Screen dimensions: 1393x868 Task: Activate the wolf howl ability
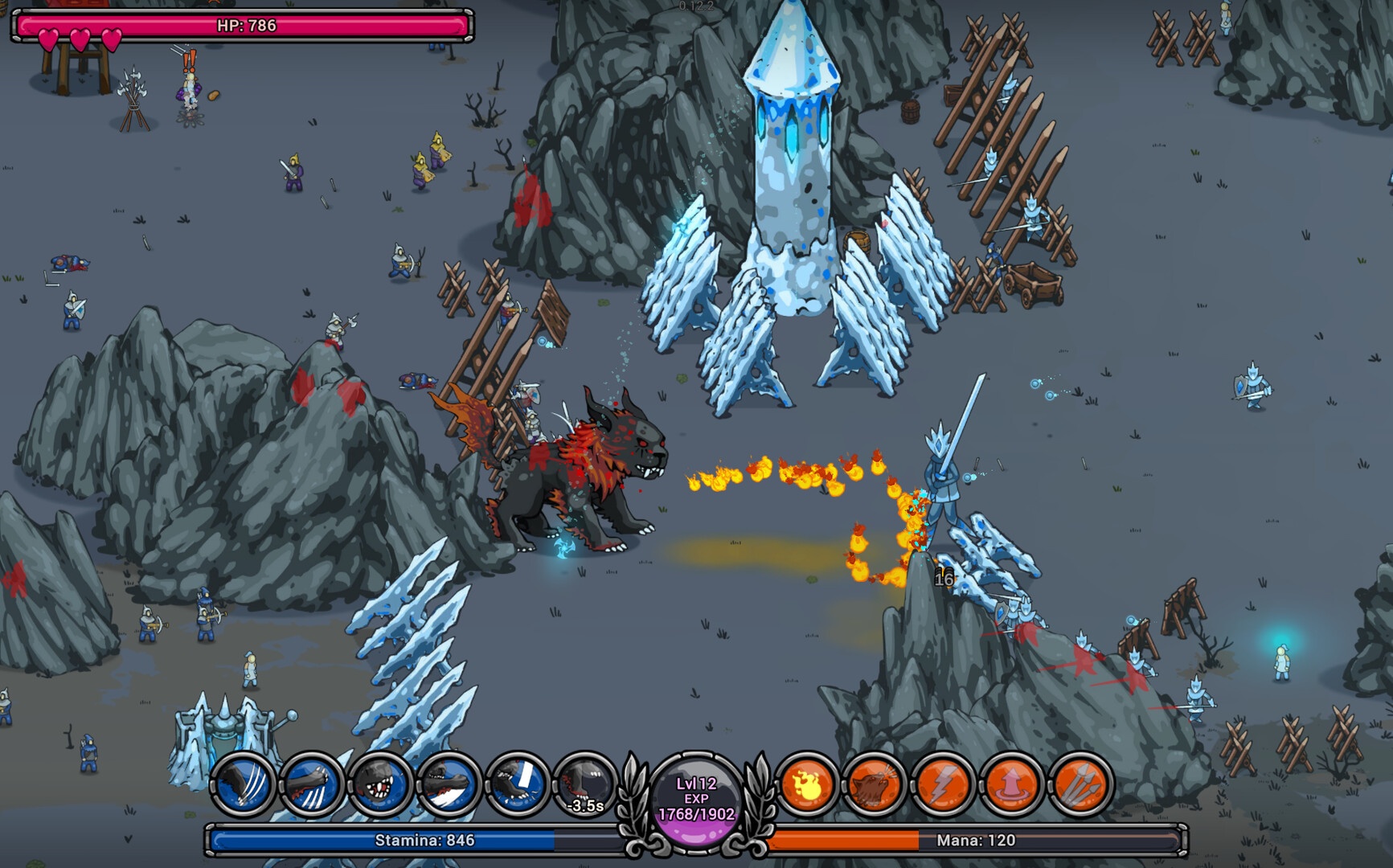[875, 784]
